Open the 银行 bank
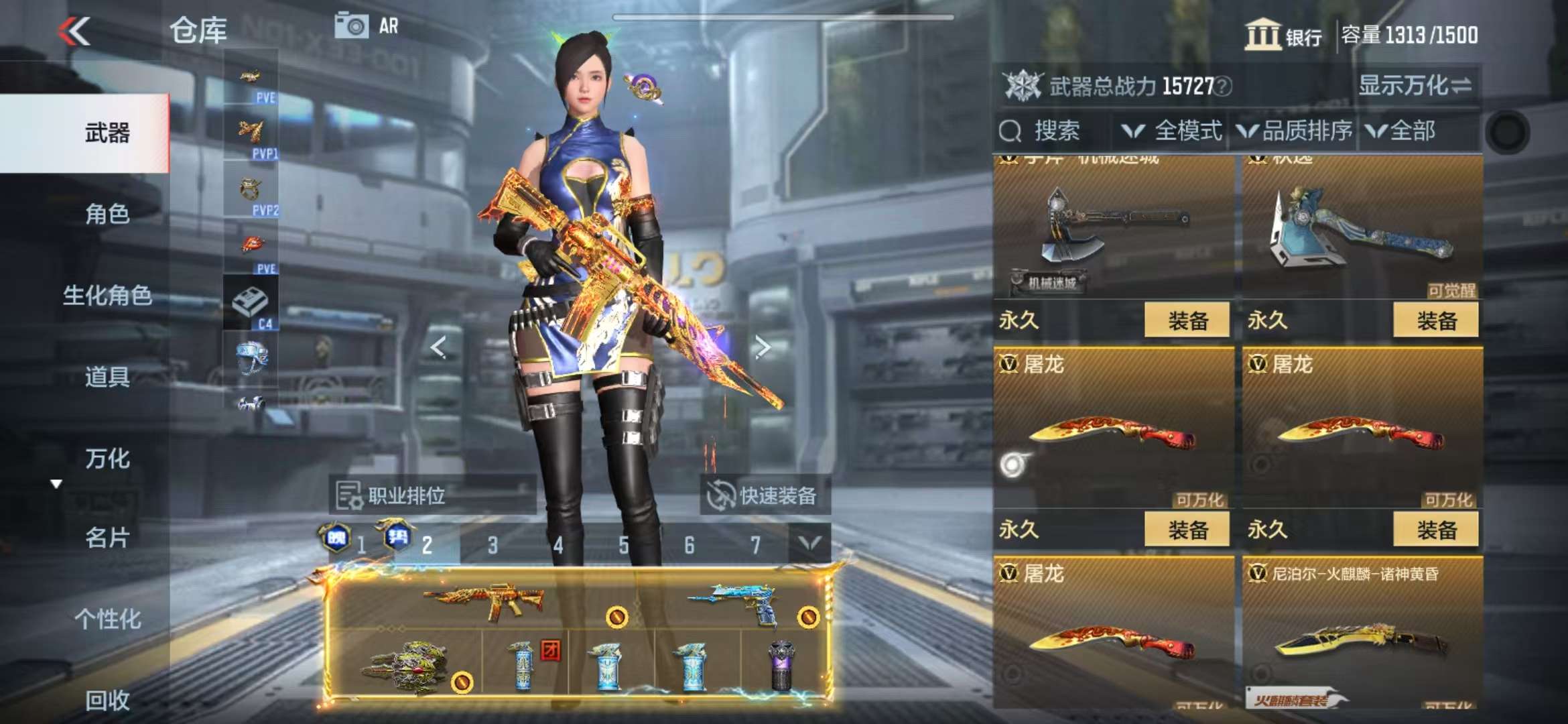 click(x=1283, y=35)
